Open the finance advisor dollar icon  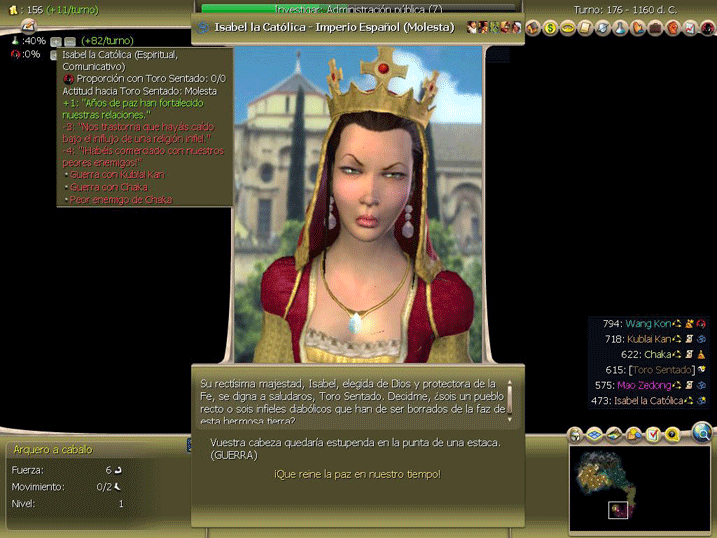550,28
